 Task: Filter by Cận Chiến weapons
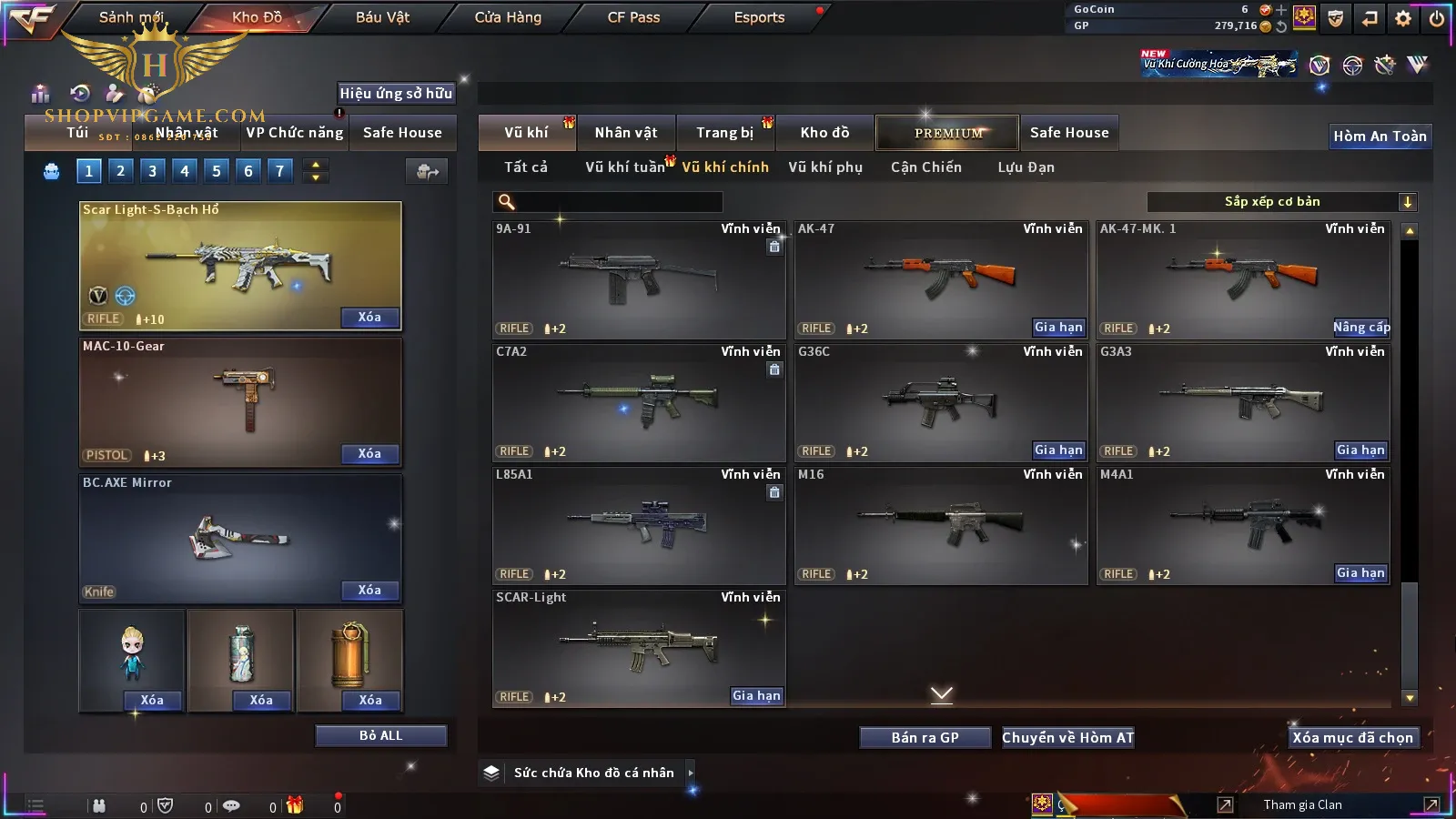tap(925, 167)
